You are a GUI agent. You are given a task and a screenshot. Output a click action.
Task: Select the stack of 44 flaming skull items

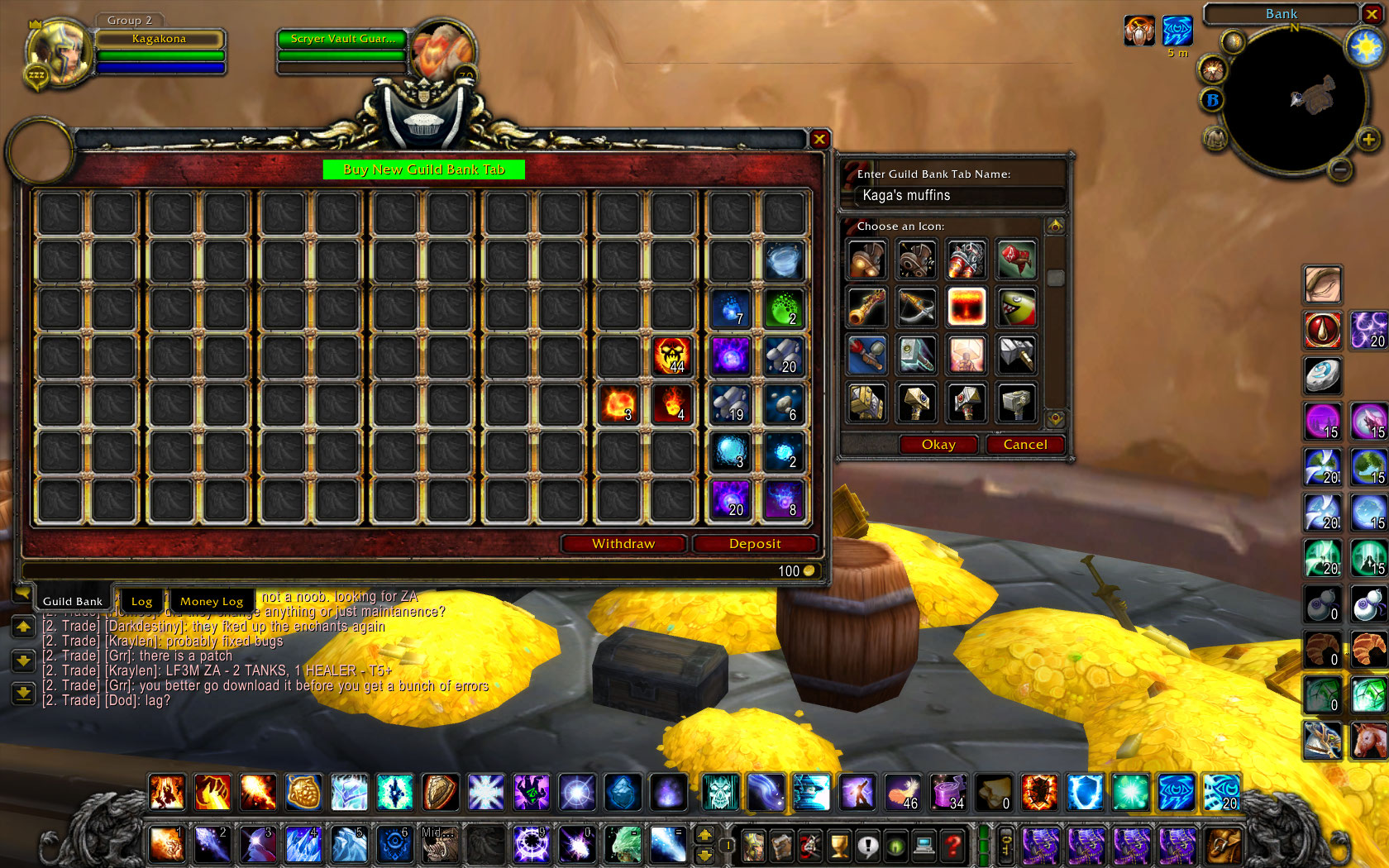pos(671,356)
